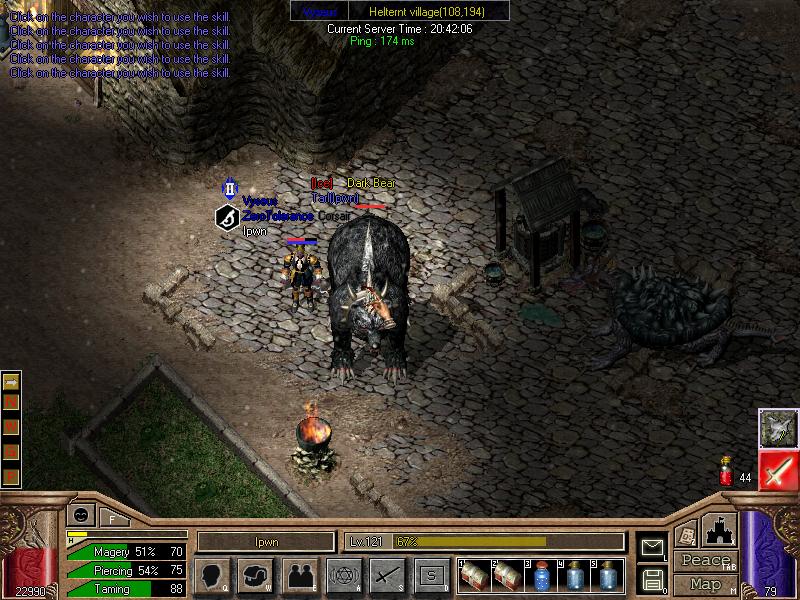Select the treasure chest in hotbar slot 1
800x600 pixels.
pos(475,576)
